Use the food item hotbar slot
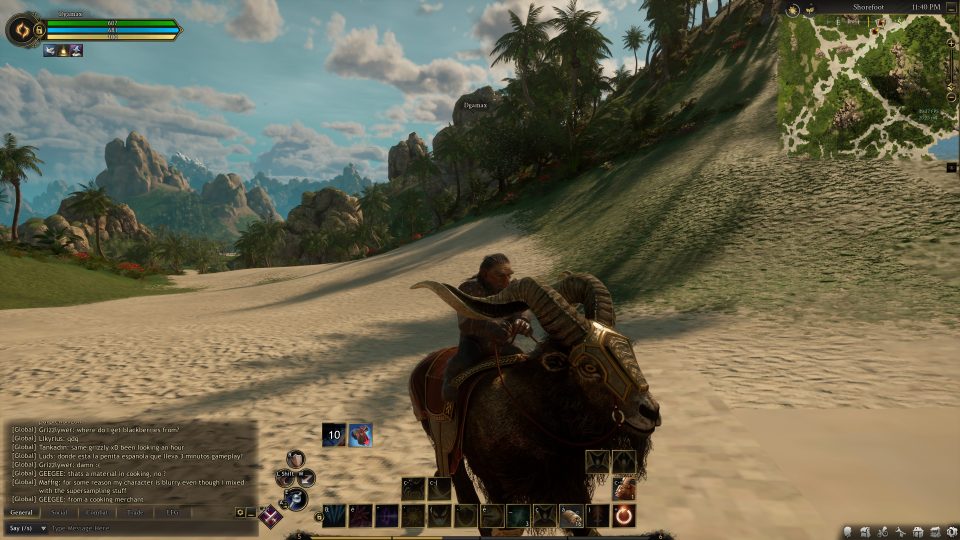Screen dimensions: 960x540 click(x=571, y=516)
